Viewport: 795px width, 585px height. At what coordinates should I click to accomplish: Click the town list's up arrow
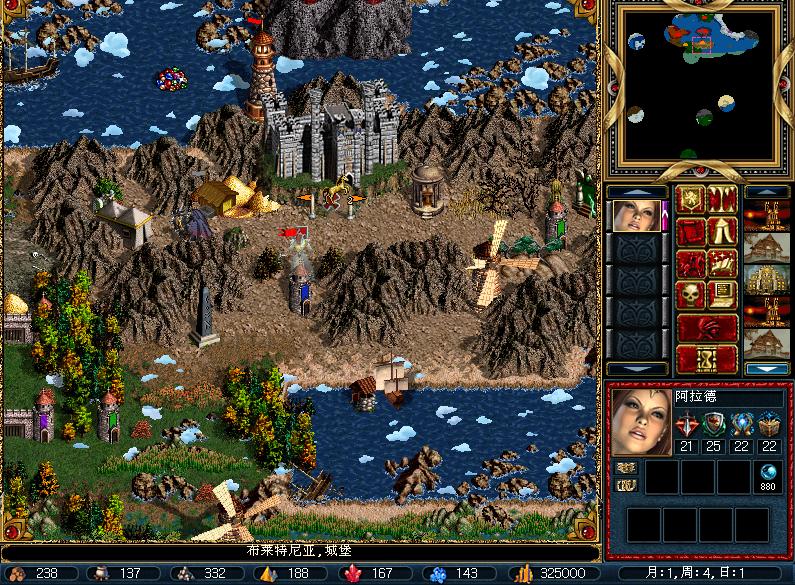767,191
